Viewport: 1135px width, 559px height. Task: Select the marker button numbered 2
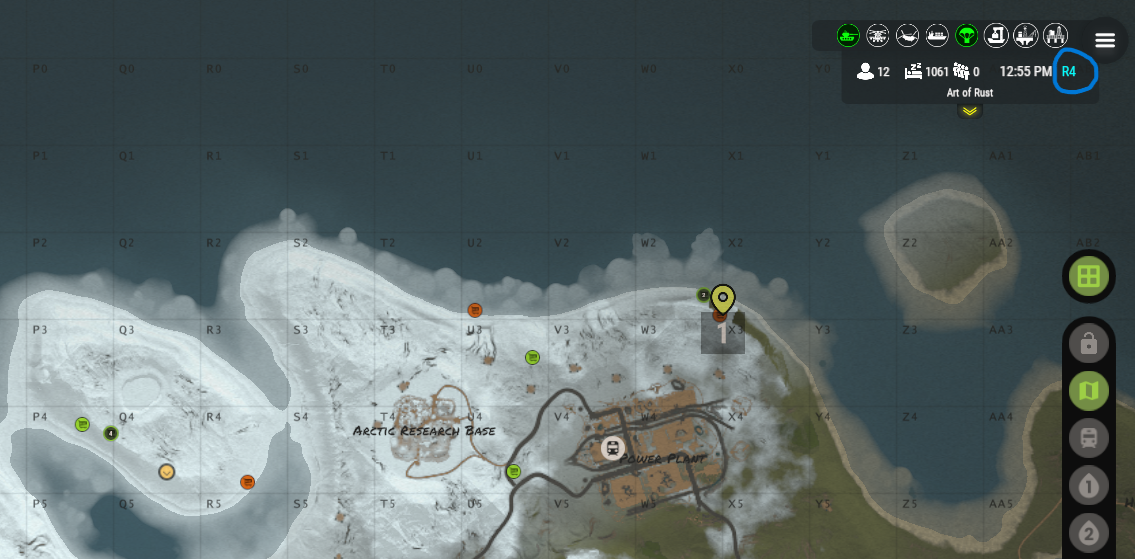coord(1088,532)
